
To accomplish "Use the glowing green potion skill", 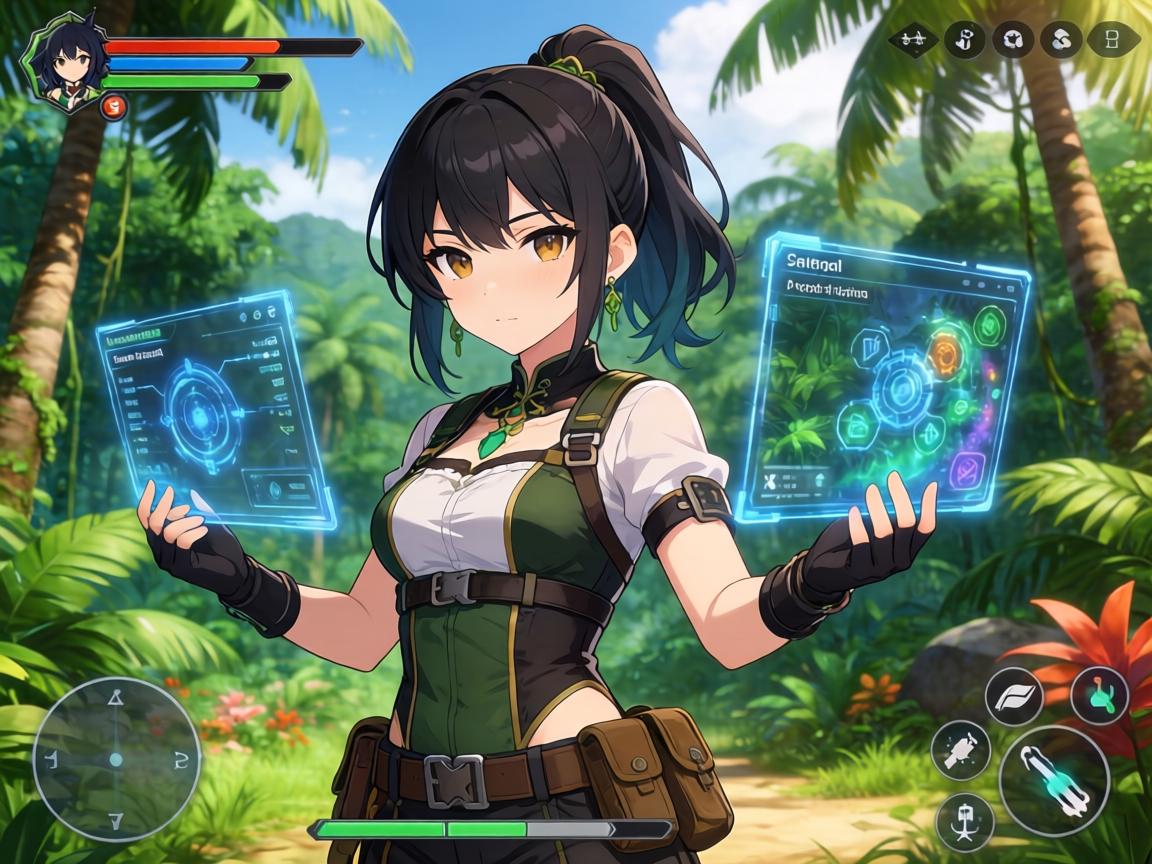I will (1099, 696).
